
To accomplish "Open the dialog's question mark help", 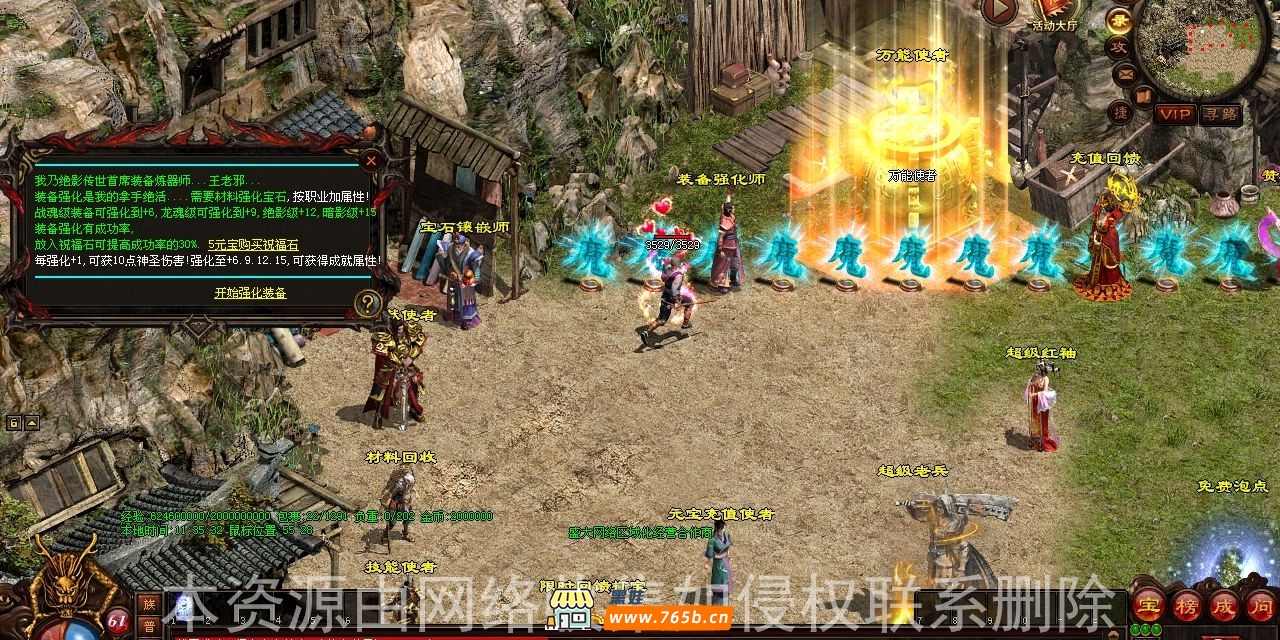I will click(368, 303).
